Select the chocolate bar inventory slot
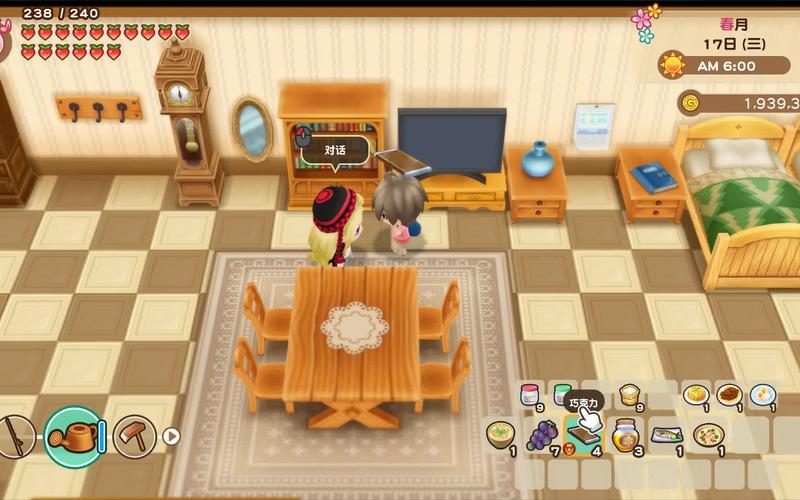Screen dimensions: 800x500 click(582, 435)
